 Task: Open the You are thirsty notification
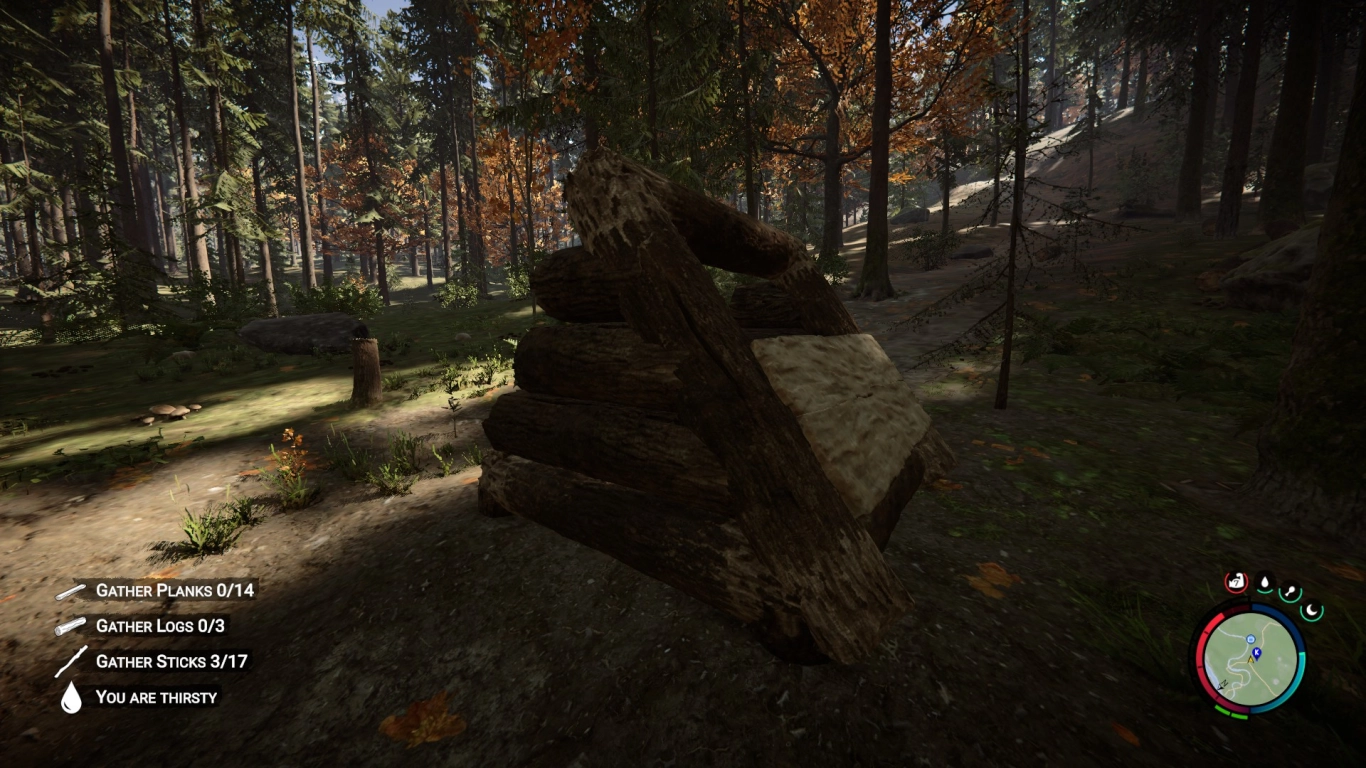pyautogui.click(x=156, y=698)
